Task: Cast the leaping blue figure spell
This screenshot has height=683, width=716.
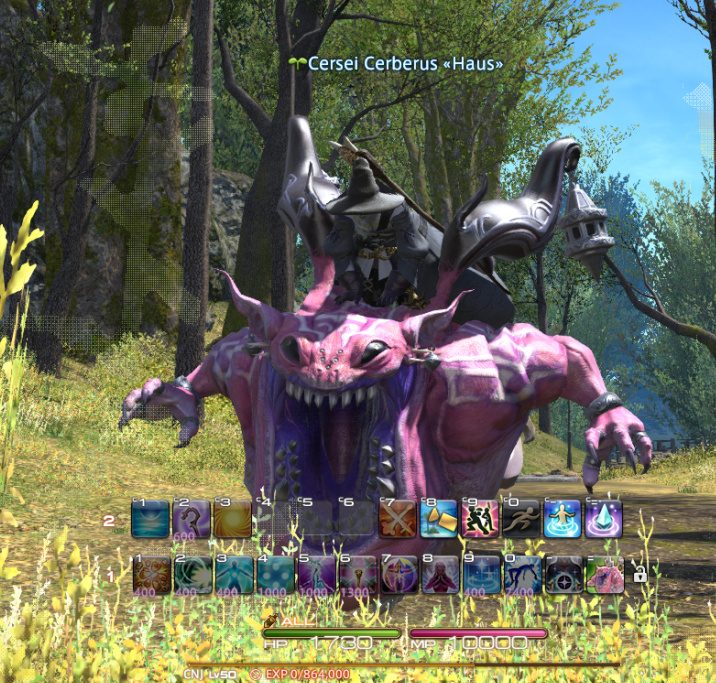Action: 522,574
